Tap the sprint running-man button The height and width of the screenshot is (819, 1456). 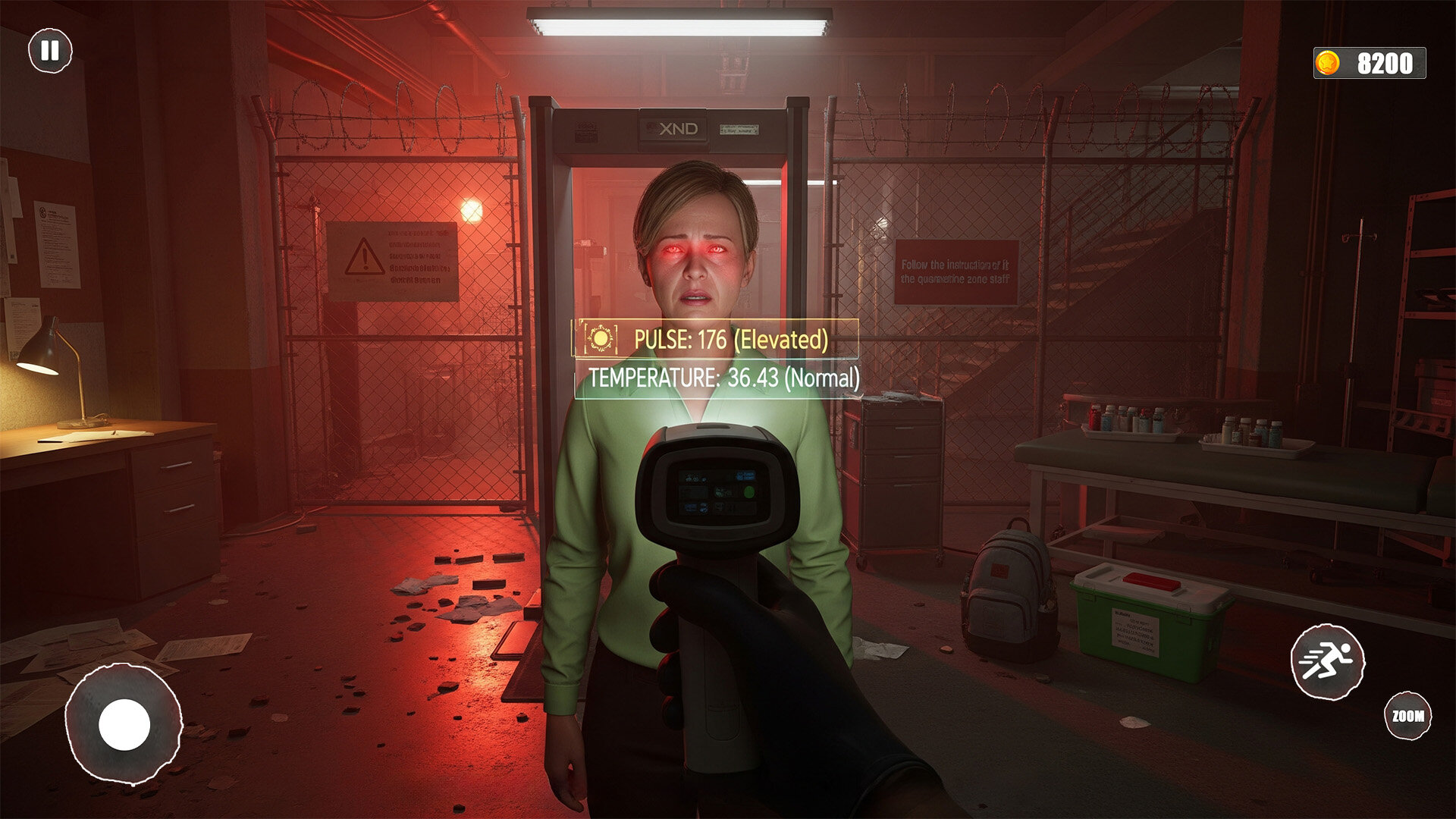[1327, 661]
